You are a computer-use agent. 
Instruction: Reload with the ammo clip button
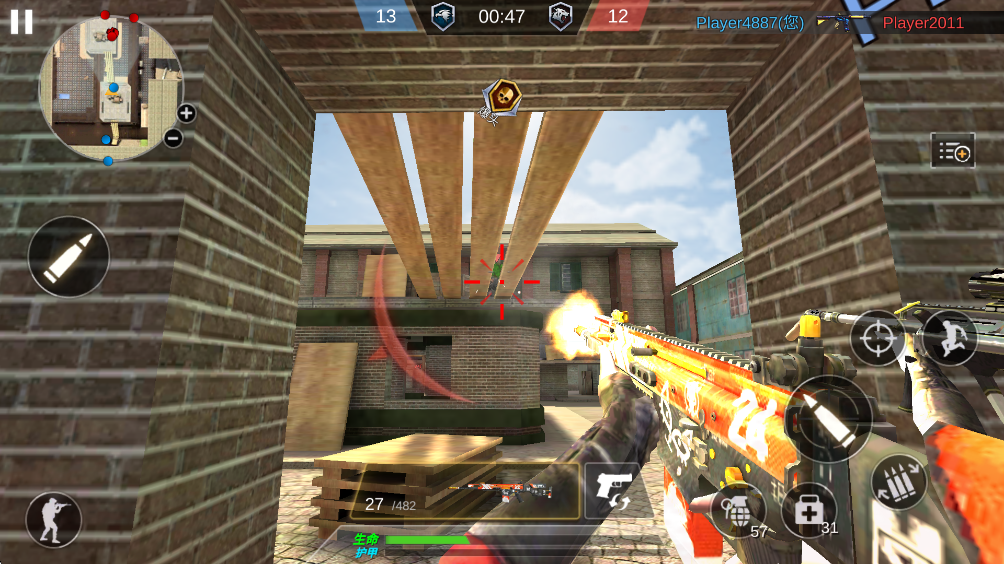coord(899,483)
